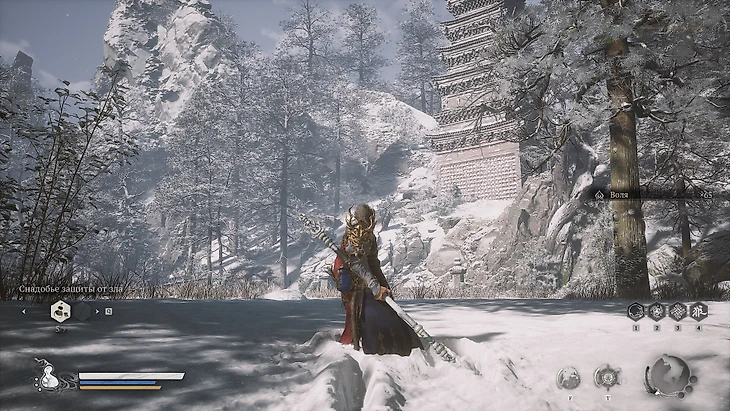This screenshot has height=411, width=730.
Task: Click the left arrow beside the item slot
Action: [x=24, y=311]
